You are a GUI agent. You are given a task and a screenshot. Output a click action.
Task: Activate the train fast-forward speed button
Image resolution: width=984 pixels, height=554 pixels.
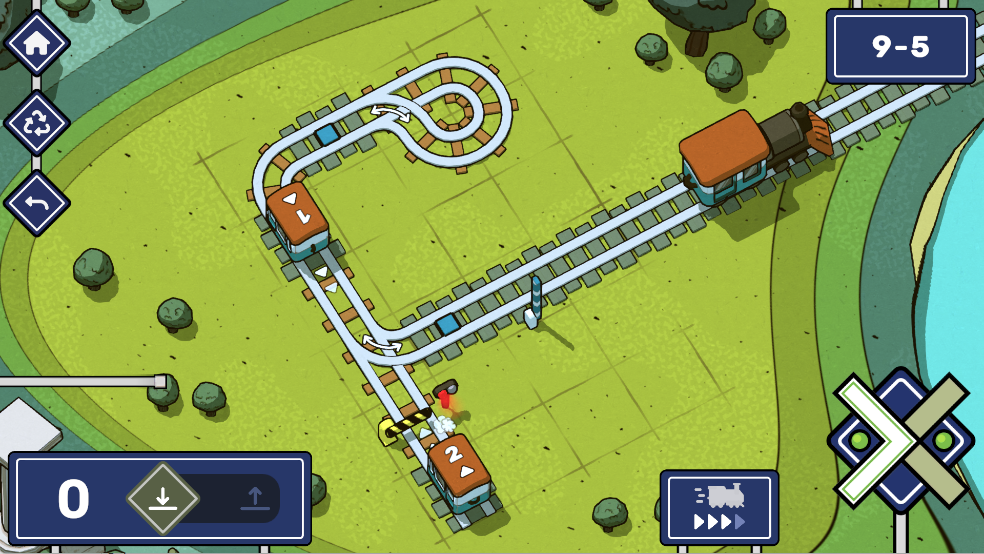point(719,508)
